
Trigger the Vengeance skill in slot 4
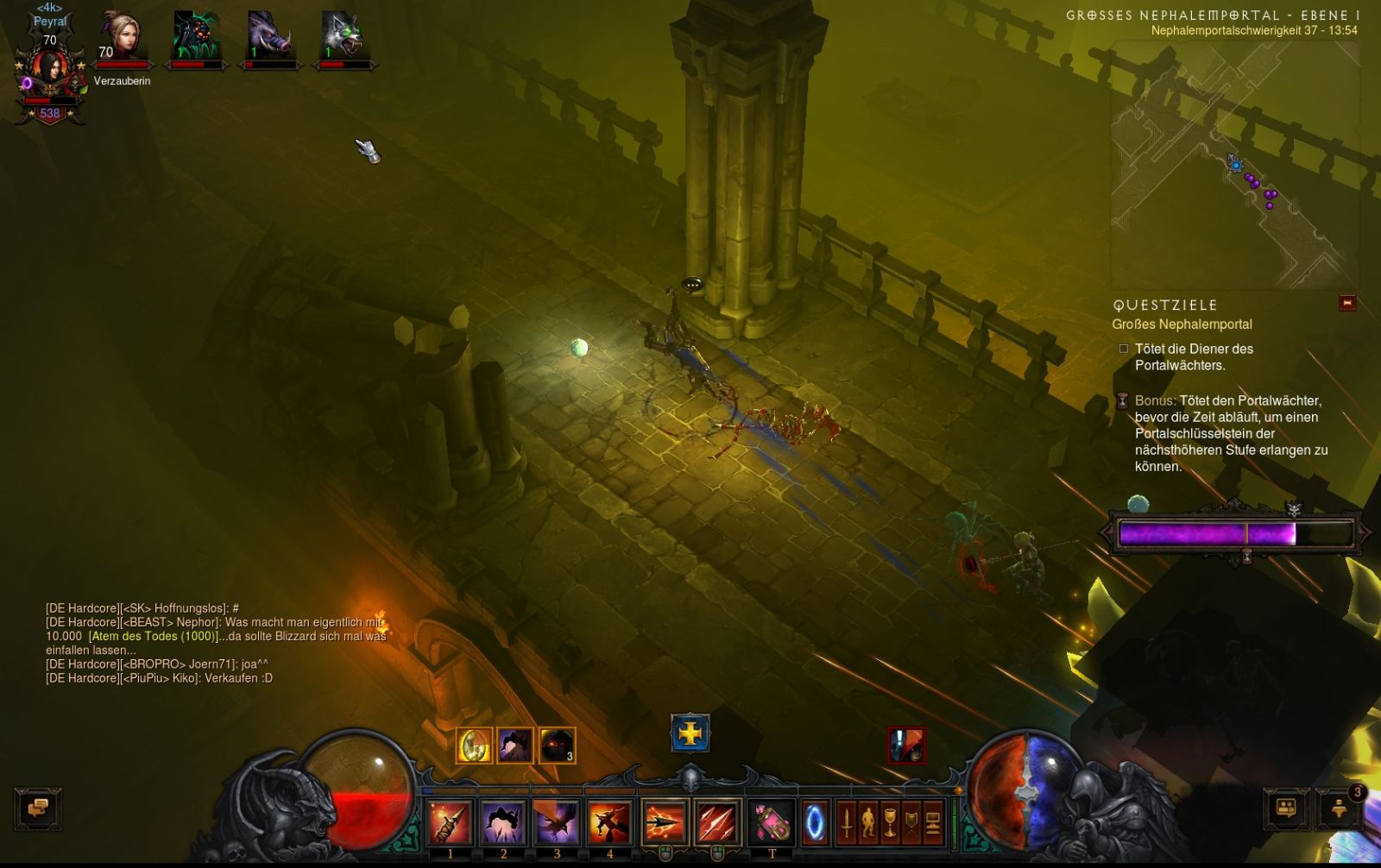tap(609, 822)
